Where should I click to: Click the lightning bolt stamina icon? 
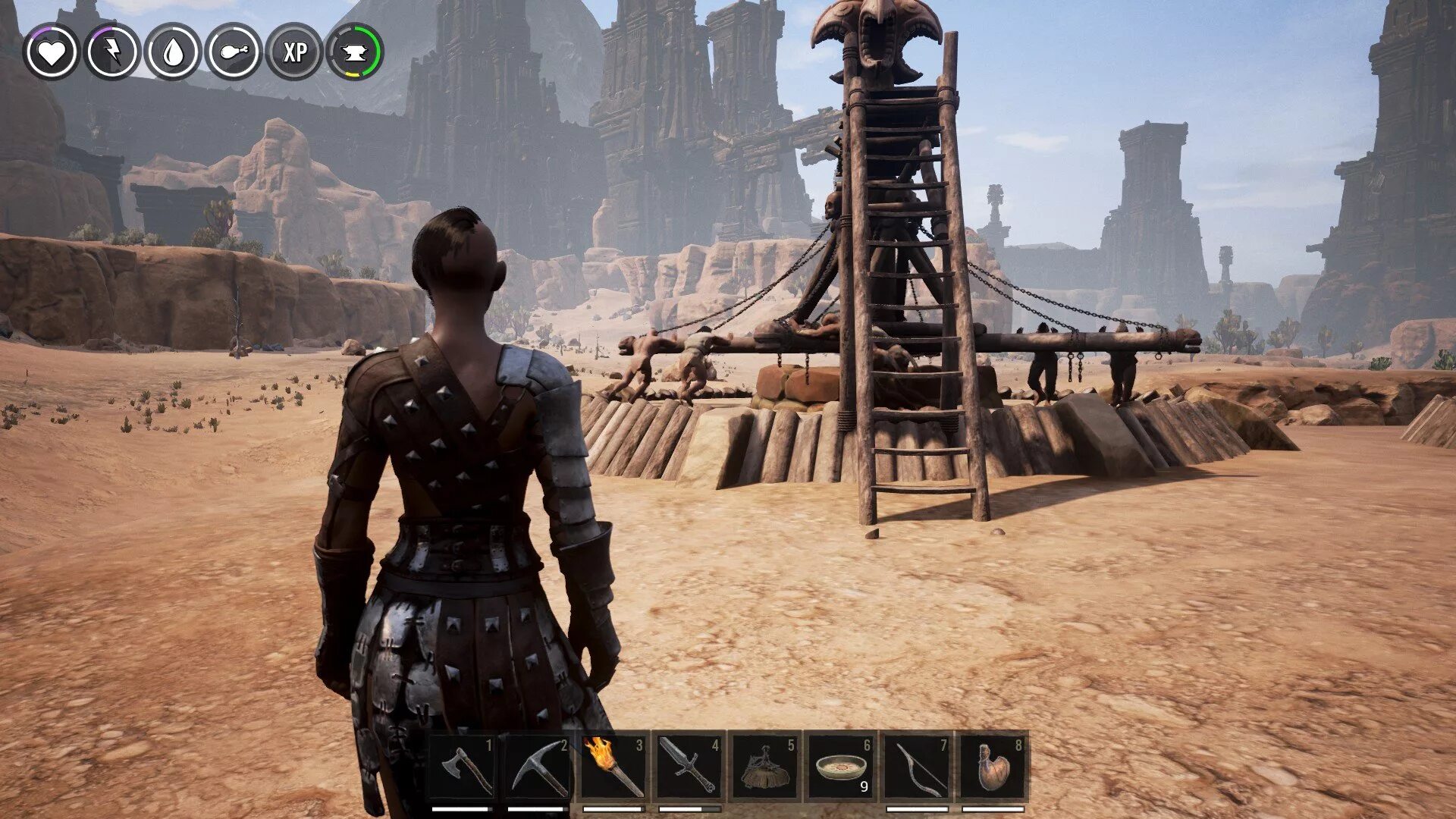coord(112,52)
